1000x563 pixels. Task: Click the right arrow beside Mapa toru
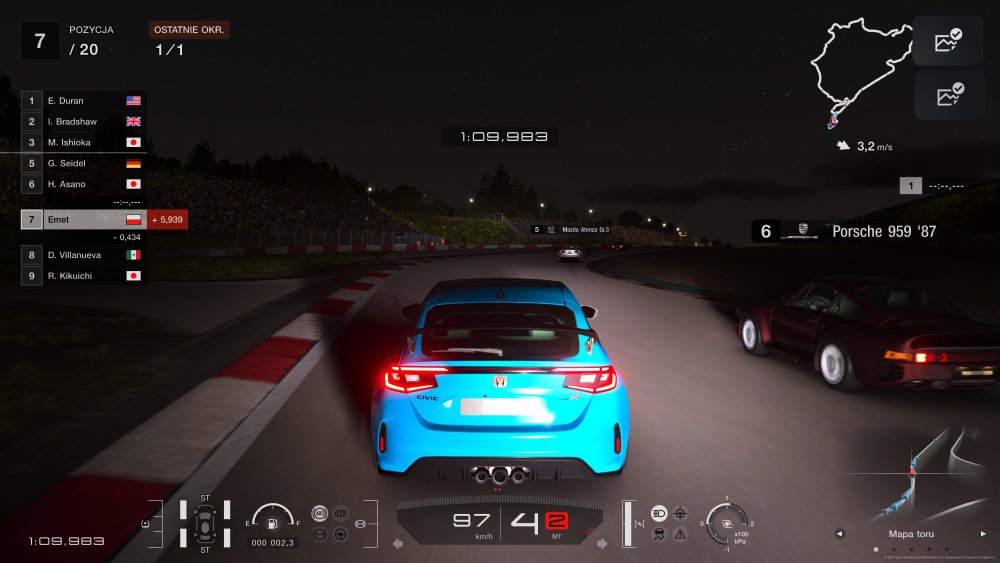(x=983, y=533)
